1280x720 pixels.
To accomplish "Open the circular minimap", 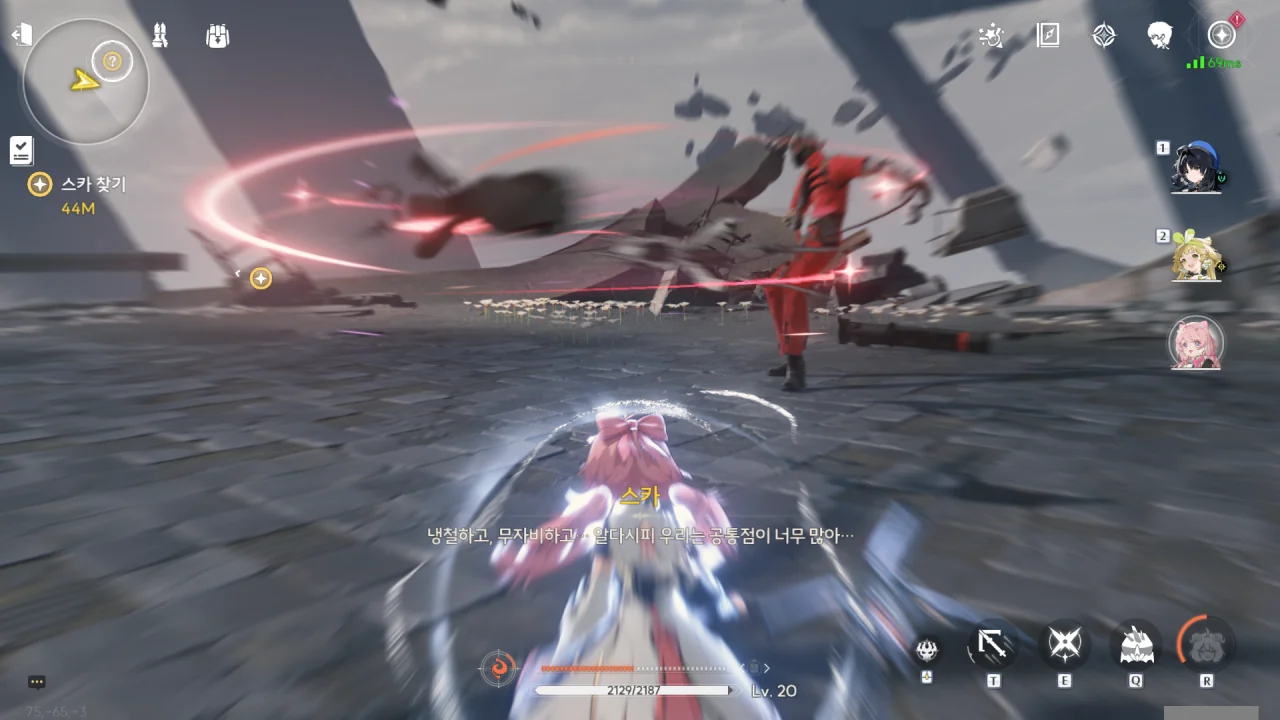I will (86, 82).
